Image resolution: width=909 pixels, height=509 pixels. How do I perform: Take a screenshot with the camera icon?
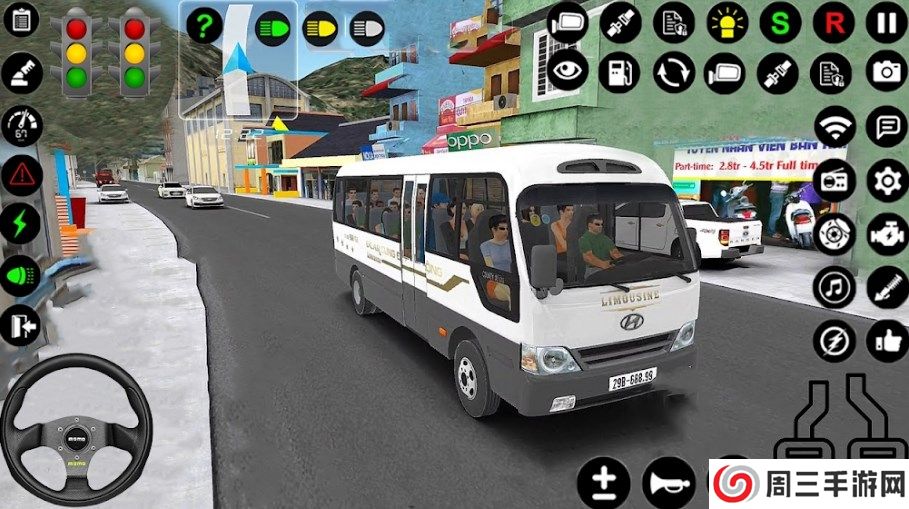point(886,73)
